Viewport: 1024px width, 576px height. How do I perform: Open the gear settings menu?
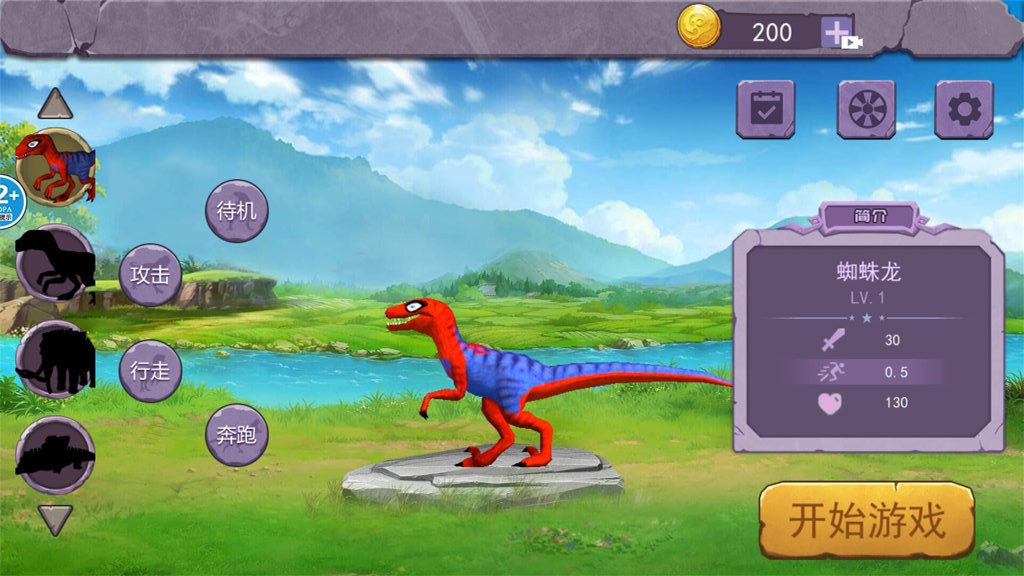pyautogui.click(x=963, y=109)
